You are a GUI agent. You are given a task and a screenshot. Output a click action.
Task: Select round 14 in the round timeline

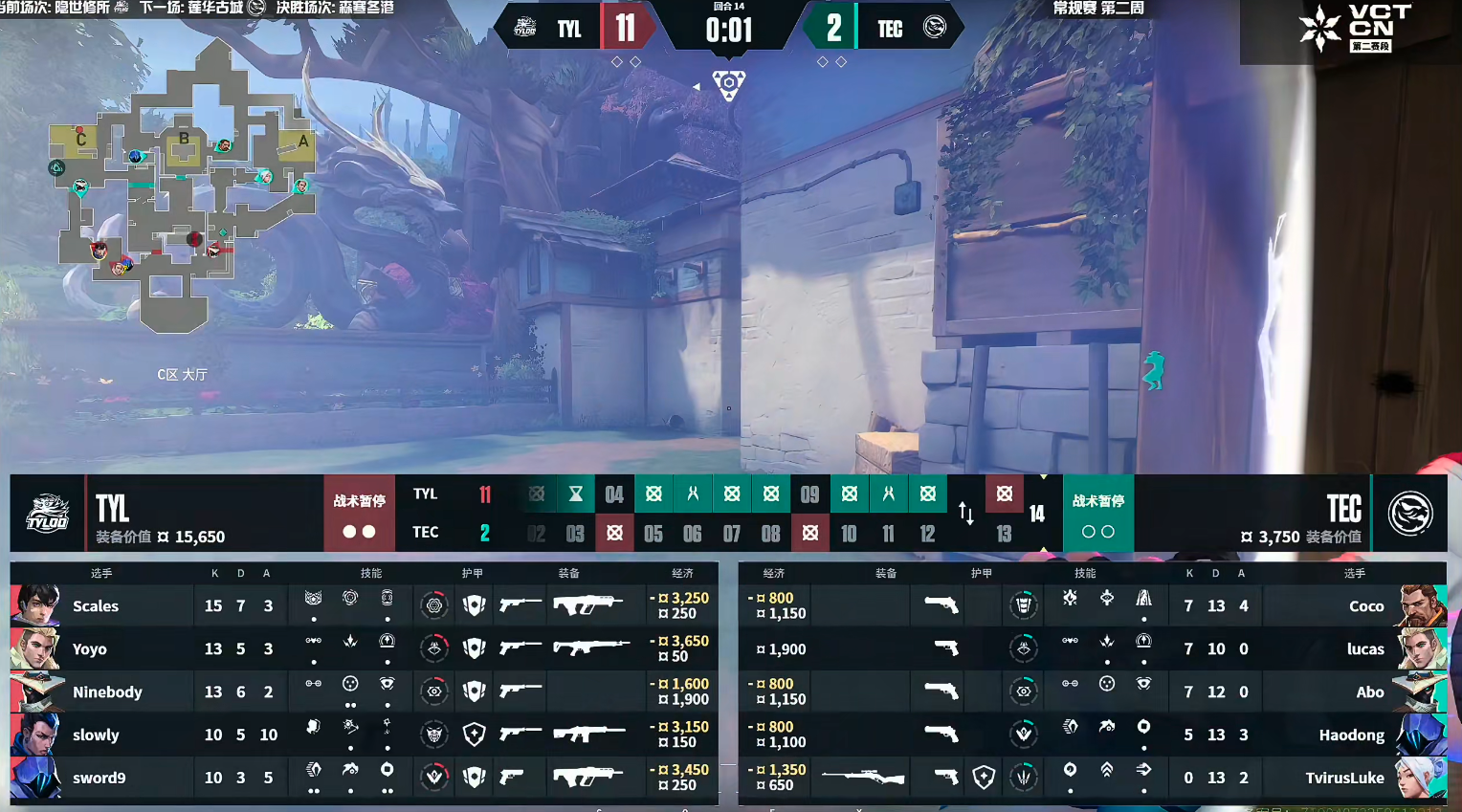click(x=1037, y=514)
